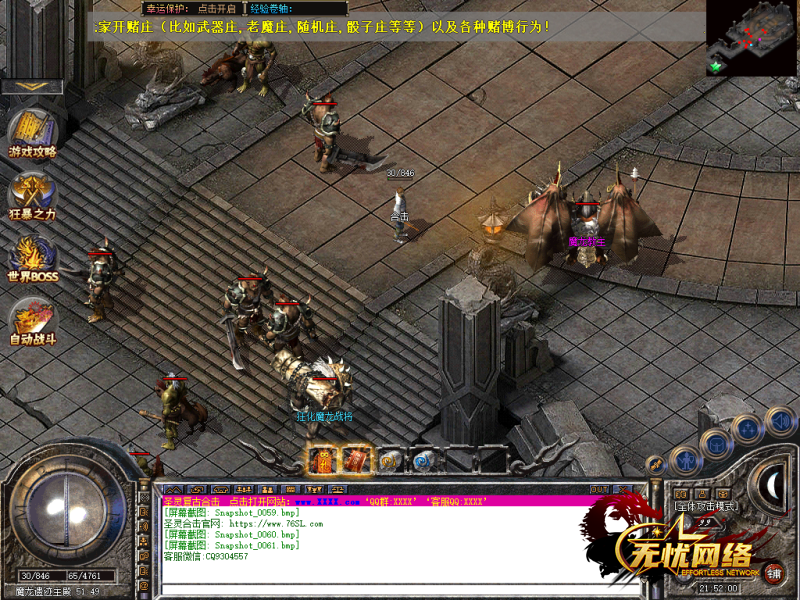Screen dimensions: 800x600
Task: Select the blue rune stone hotbar slot
Action: pos(423,460)
